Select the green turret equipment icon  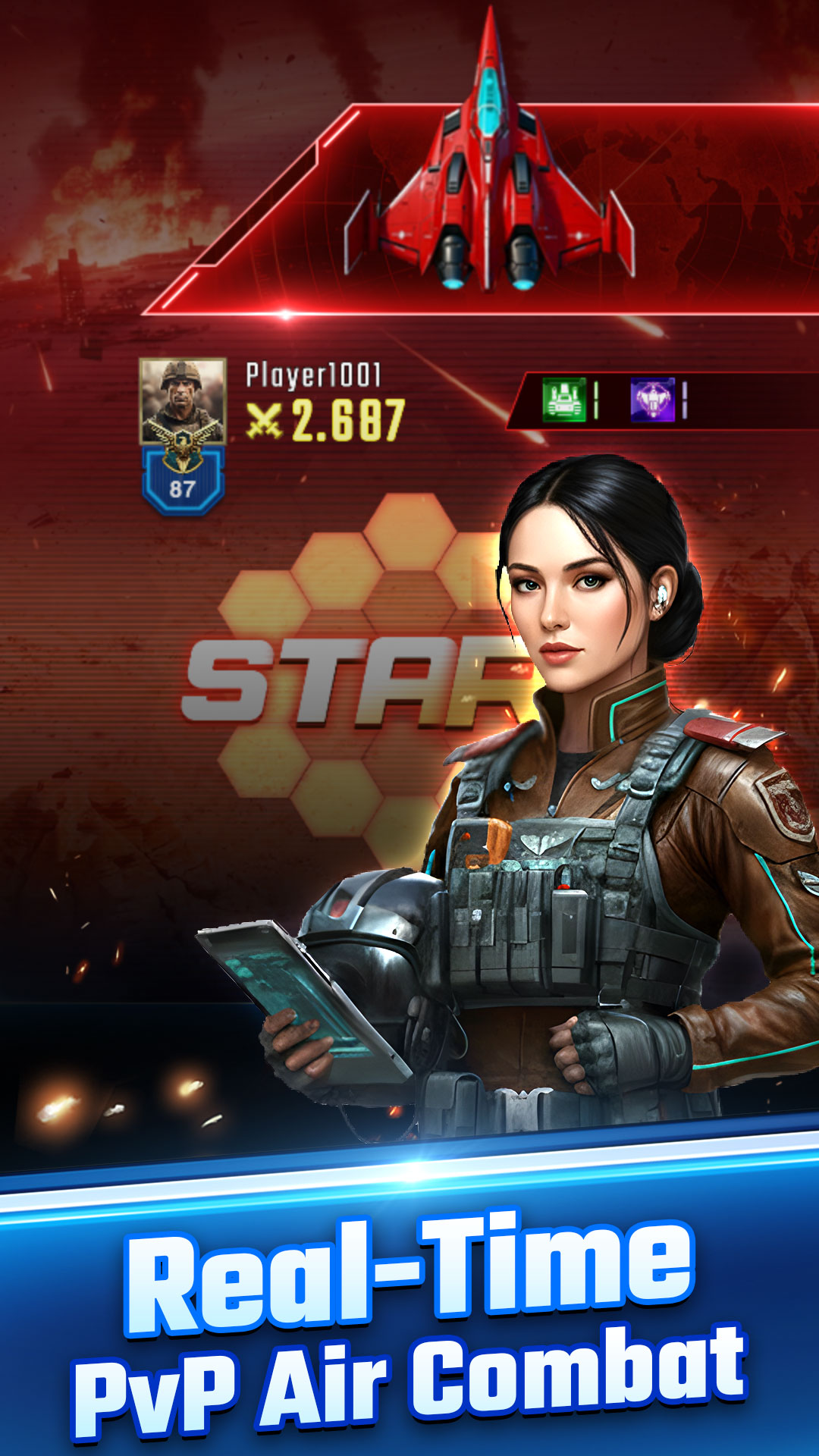(x=564, y=400)
